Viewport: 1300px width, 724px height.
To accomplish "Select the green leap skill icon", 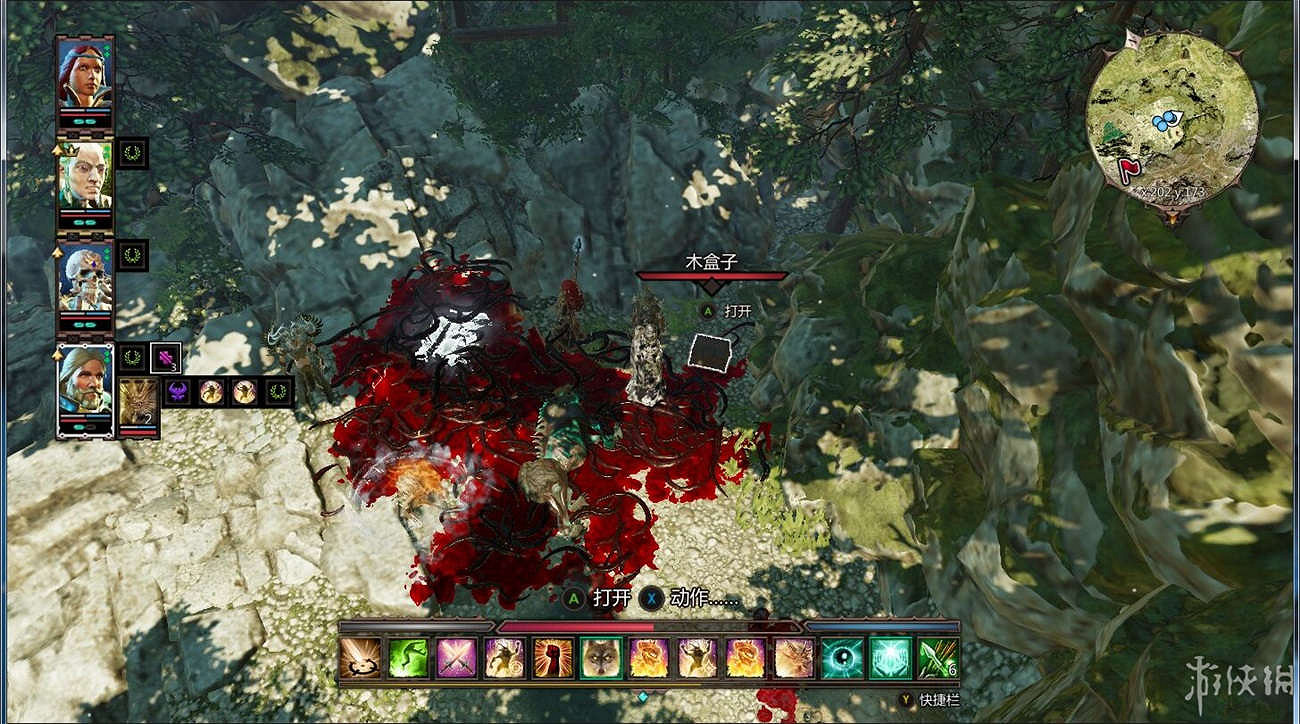I will [407, 662].
